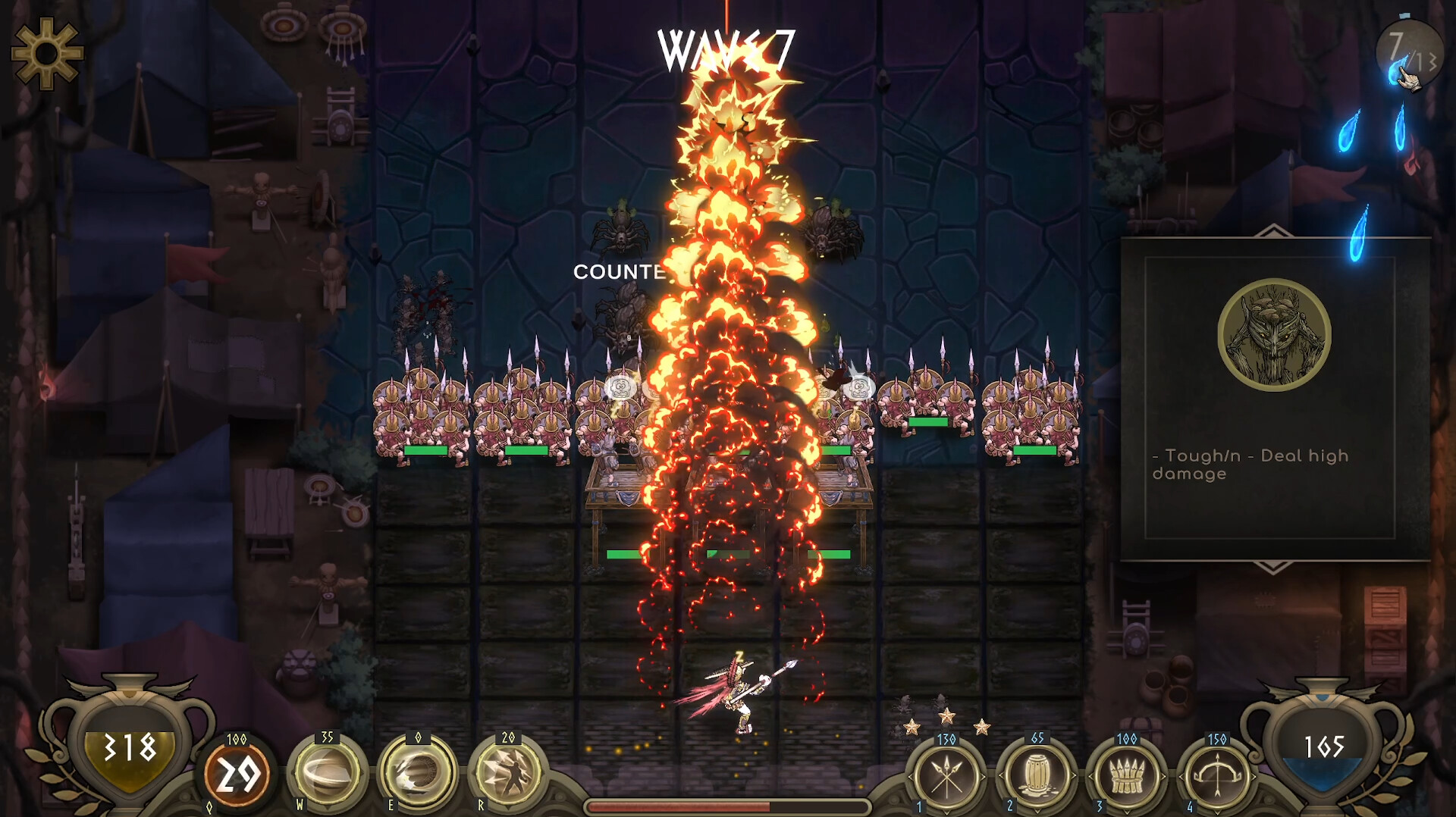Click the wave counter showing 7/13

[1410, 49]
